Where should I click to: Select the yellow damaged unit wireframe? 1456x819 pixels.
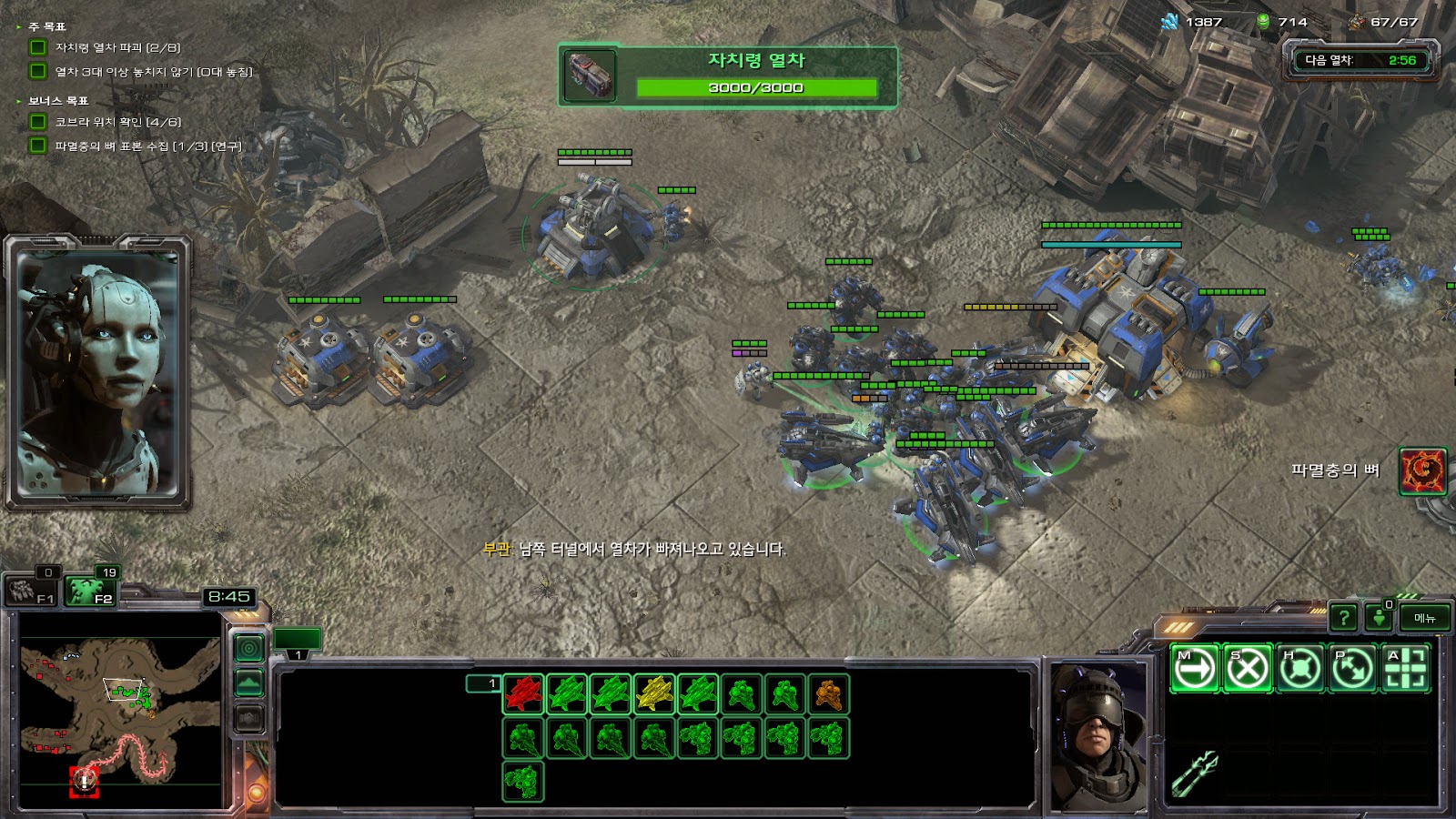pyautogui.click(x=654, y=694)
